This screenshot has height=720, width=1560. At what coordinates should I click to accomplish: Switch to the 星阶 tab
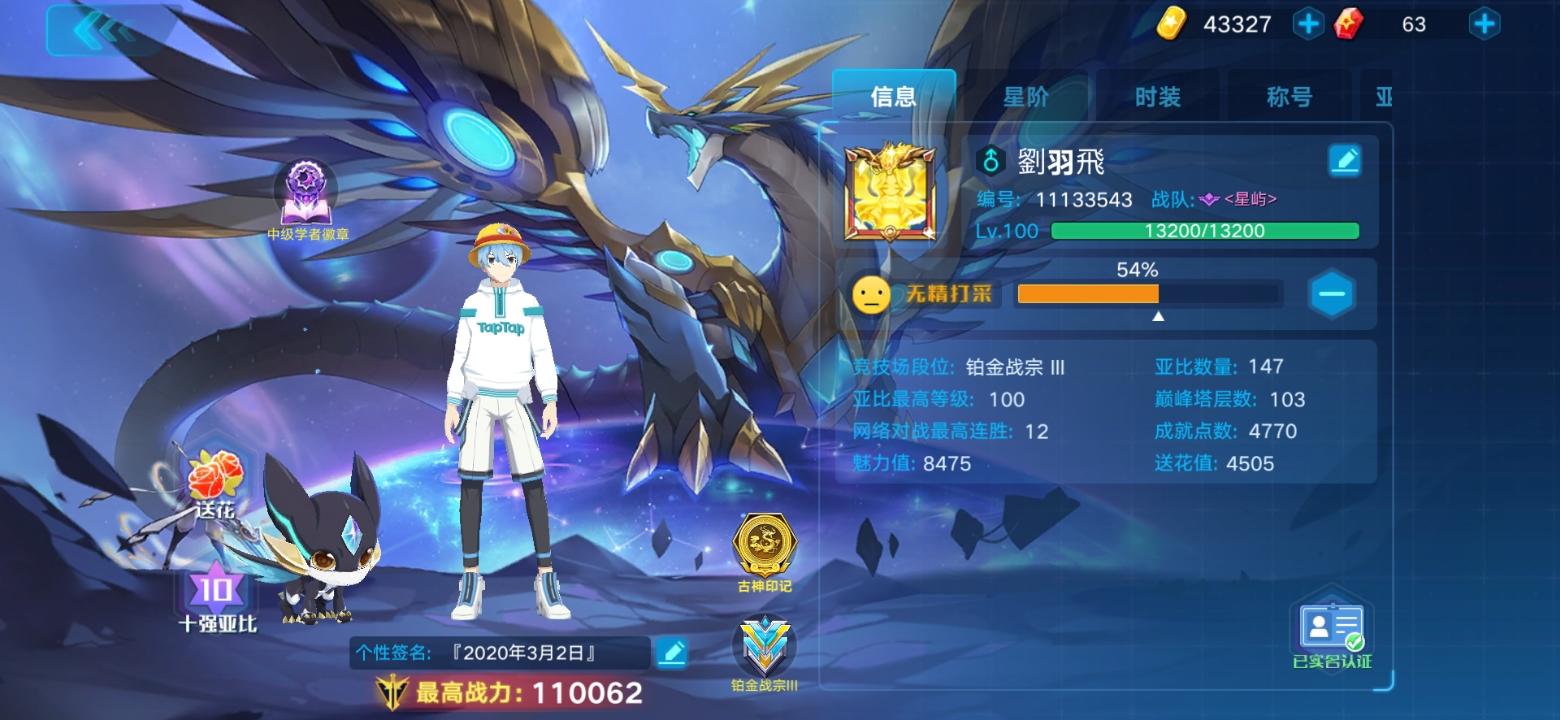tap(1023, 96)
